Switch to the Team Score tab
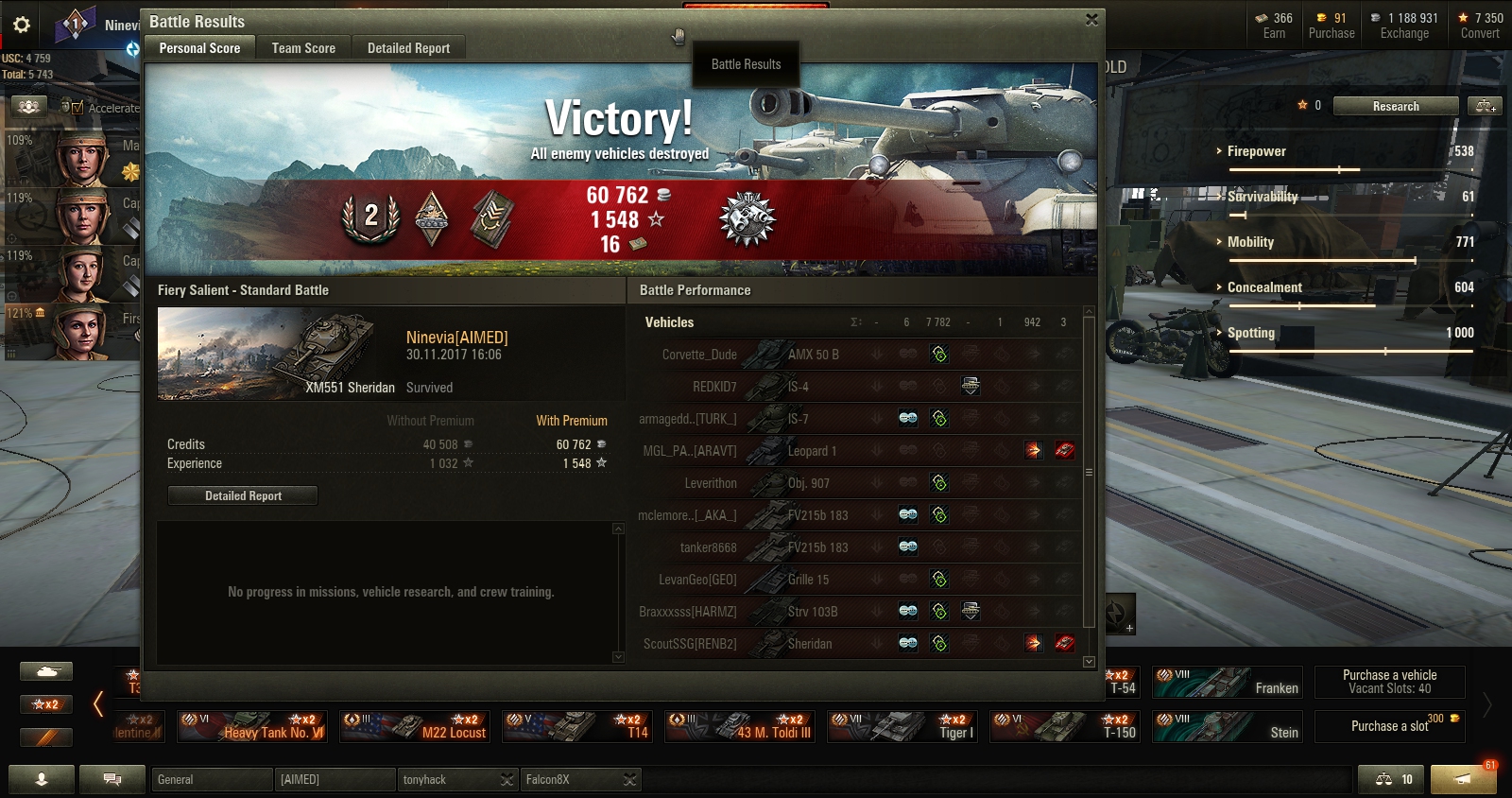1512x798 pixels. coord(303,48)
